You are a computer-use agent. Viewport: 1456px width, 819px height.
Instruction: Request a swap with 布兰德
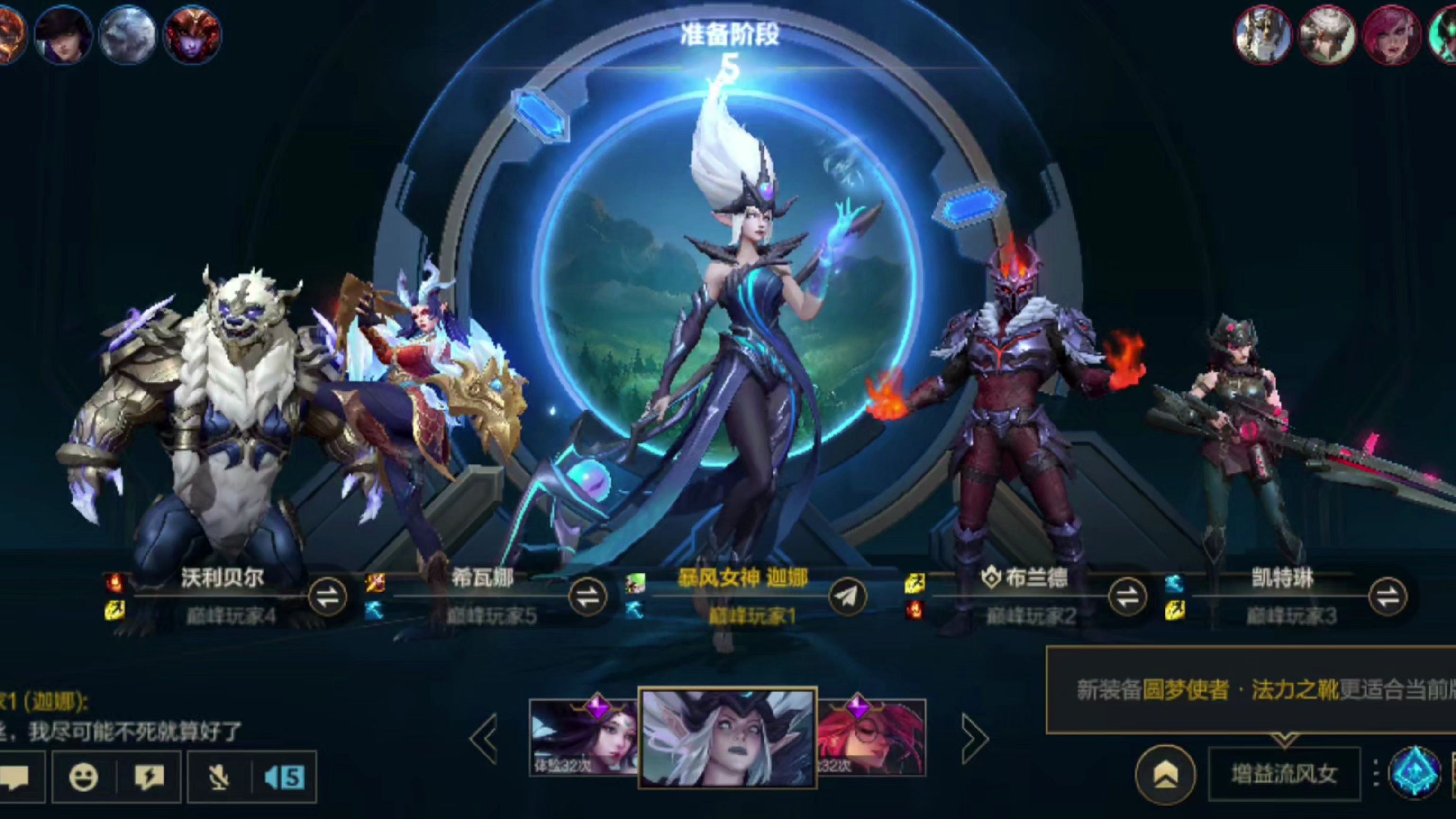click(x=1127, y=597)
